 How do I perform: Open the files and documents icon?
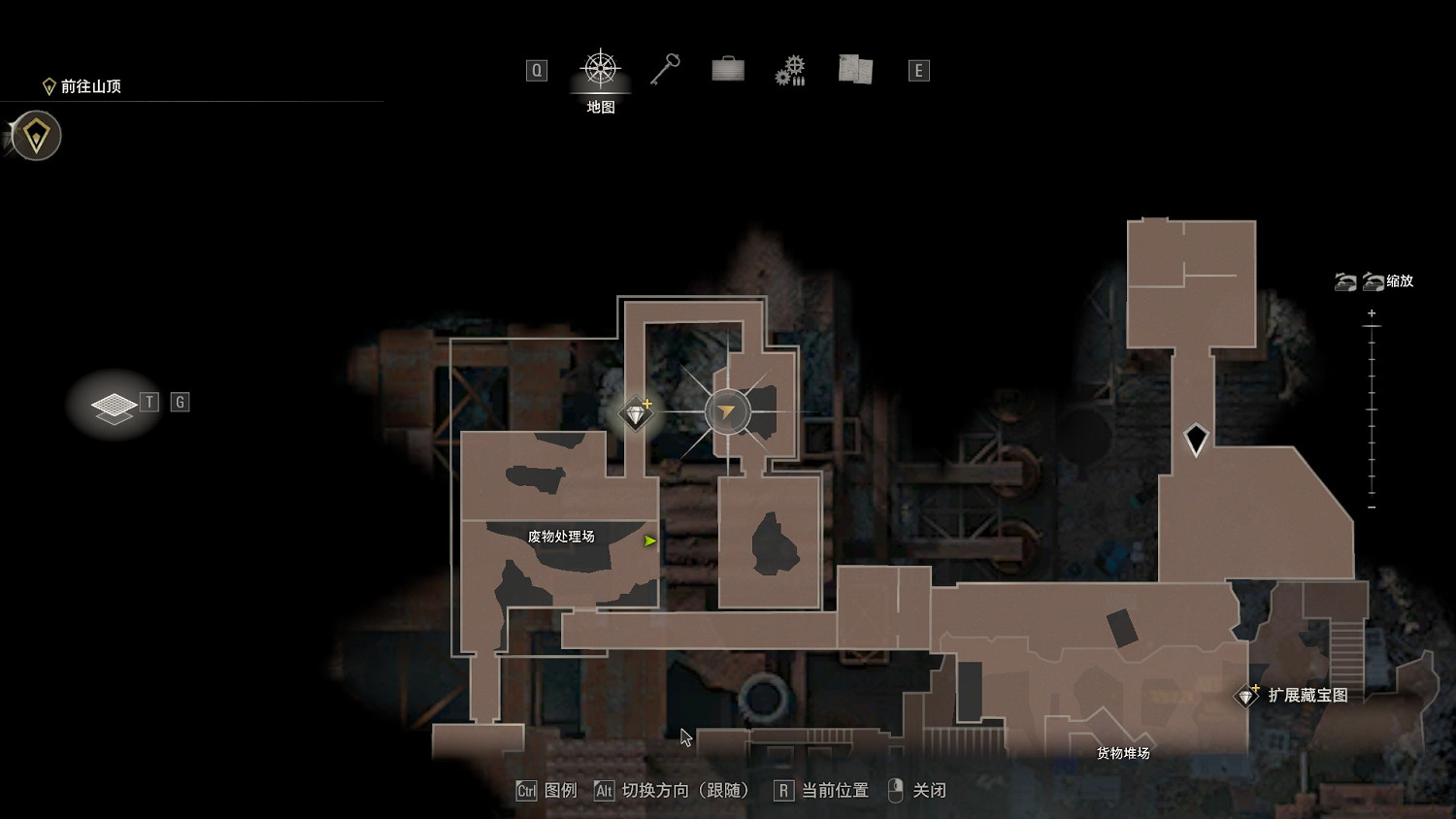854,69
